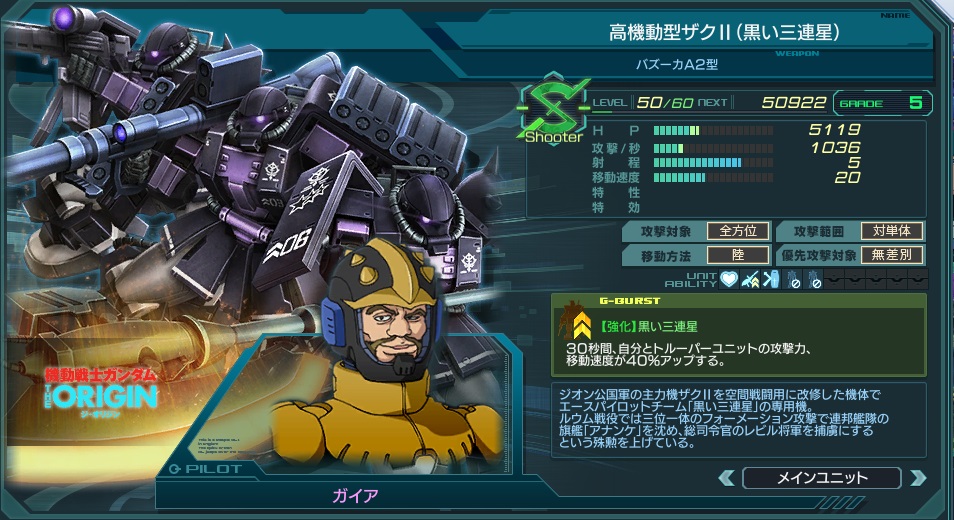Click the green S Shooter rank emblem

553,110
